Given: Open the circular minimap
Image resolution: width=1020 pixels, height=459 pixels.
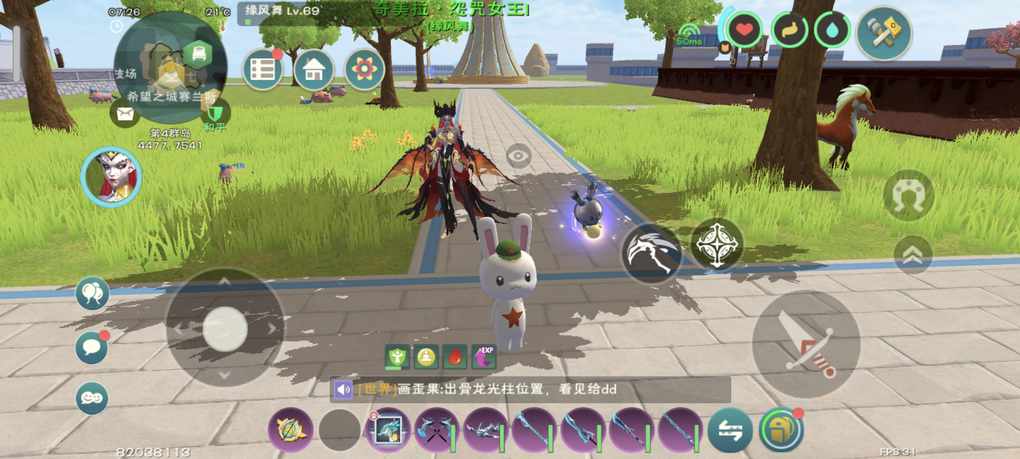Looking at the screenshot, I should point(170,66).
